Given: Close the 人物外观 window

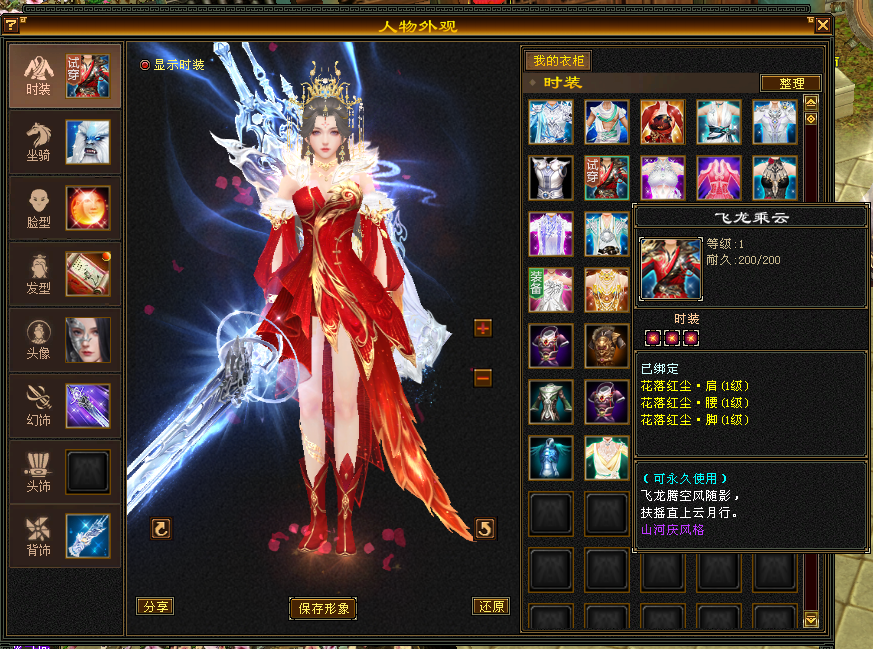Looking at the screenshot, I should (822, 25).
